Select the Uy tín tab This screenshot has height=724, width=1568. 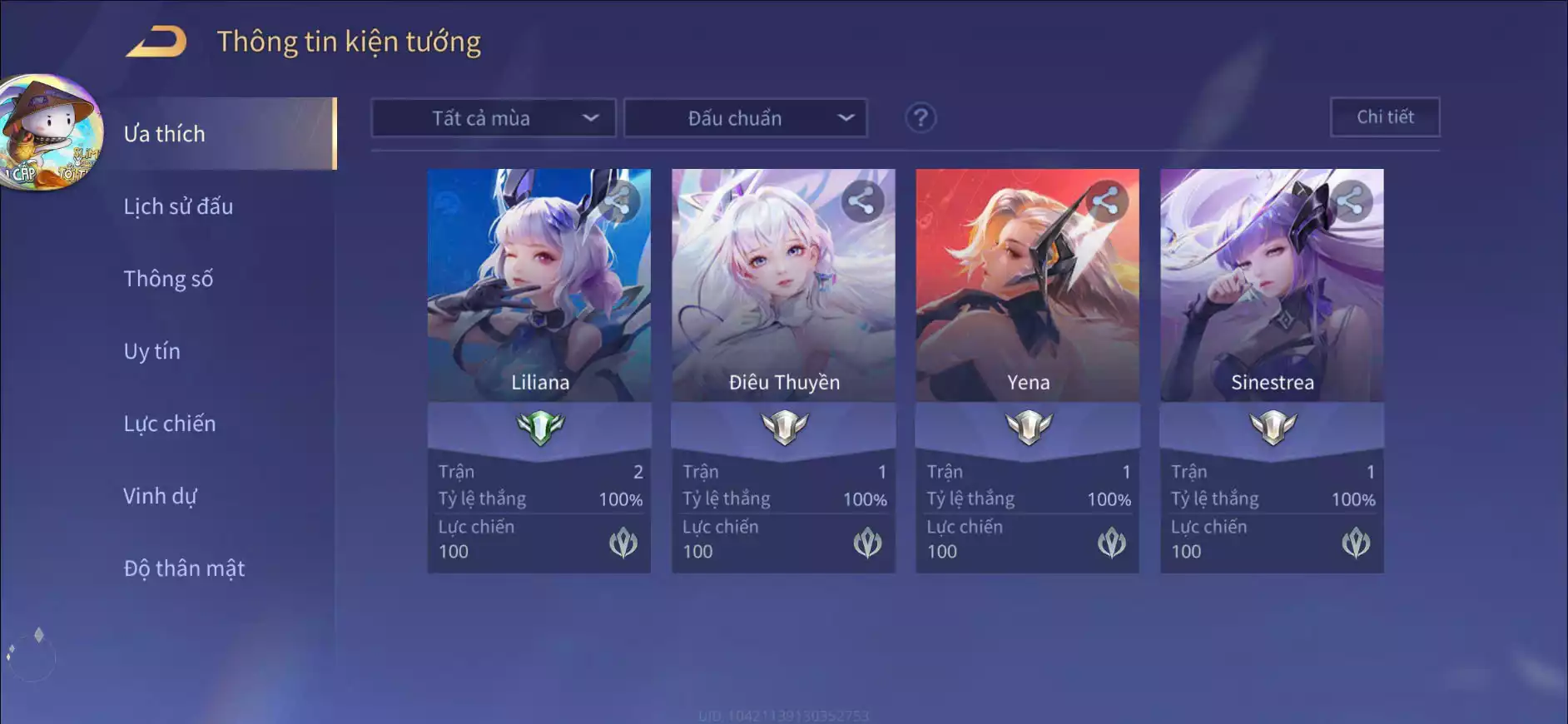pos(151,351)
